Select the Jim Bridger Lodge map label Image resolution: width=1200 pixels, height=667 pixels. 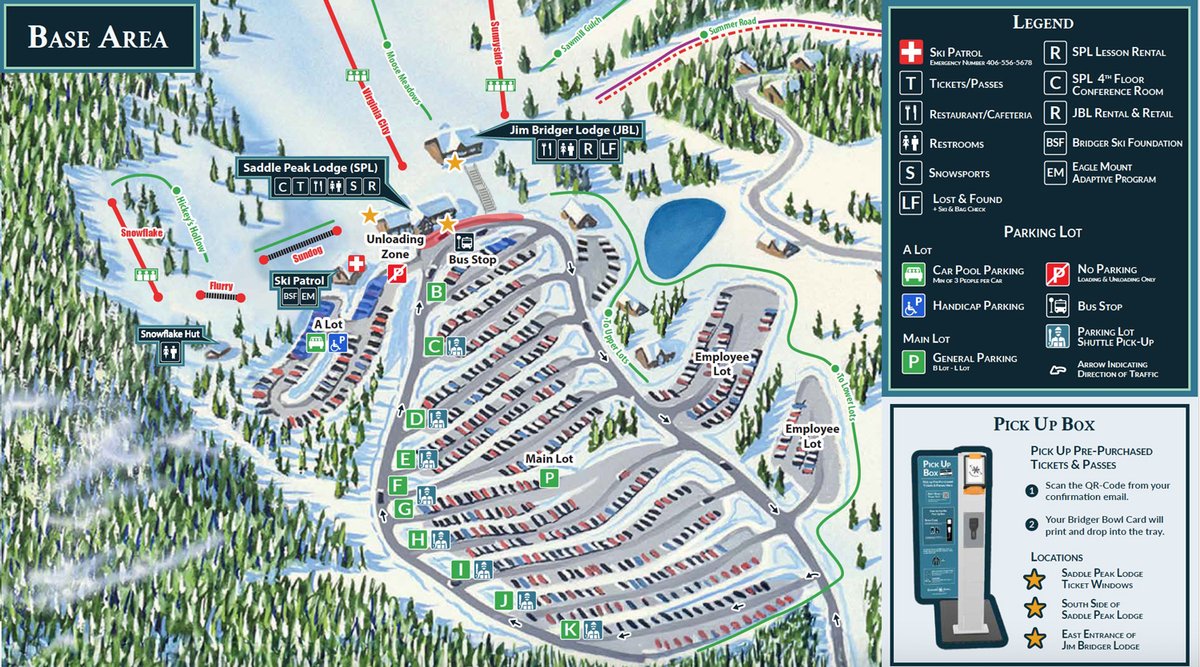557,129
